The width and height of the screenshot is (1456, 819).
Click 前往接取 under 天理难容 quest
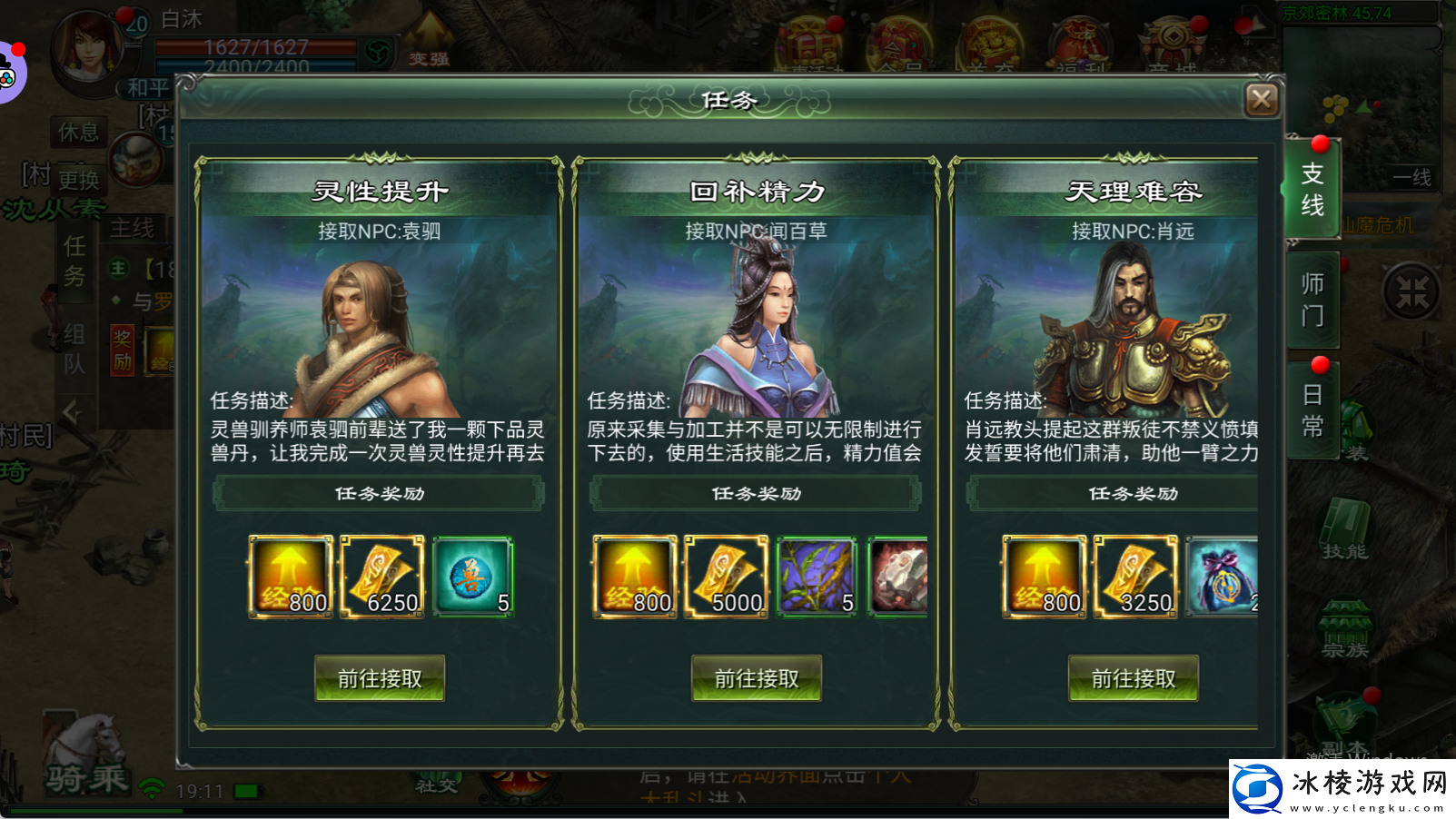(x=1133, y=677)
